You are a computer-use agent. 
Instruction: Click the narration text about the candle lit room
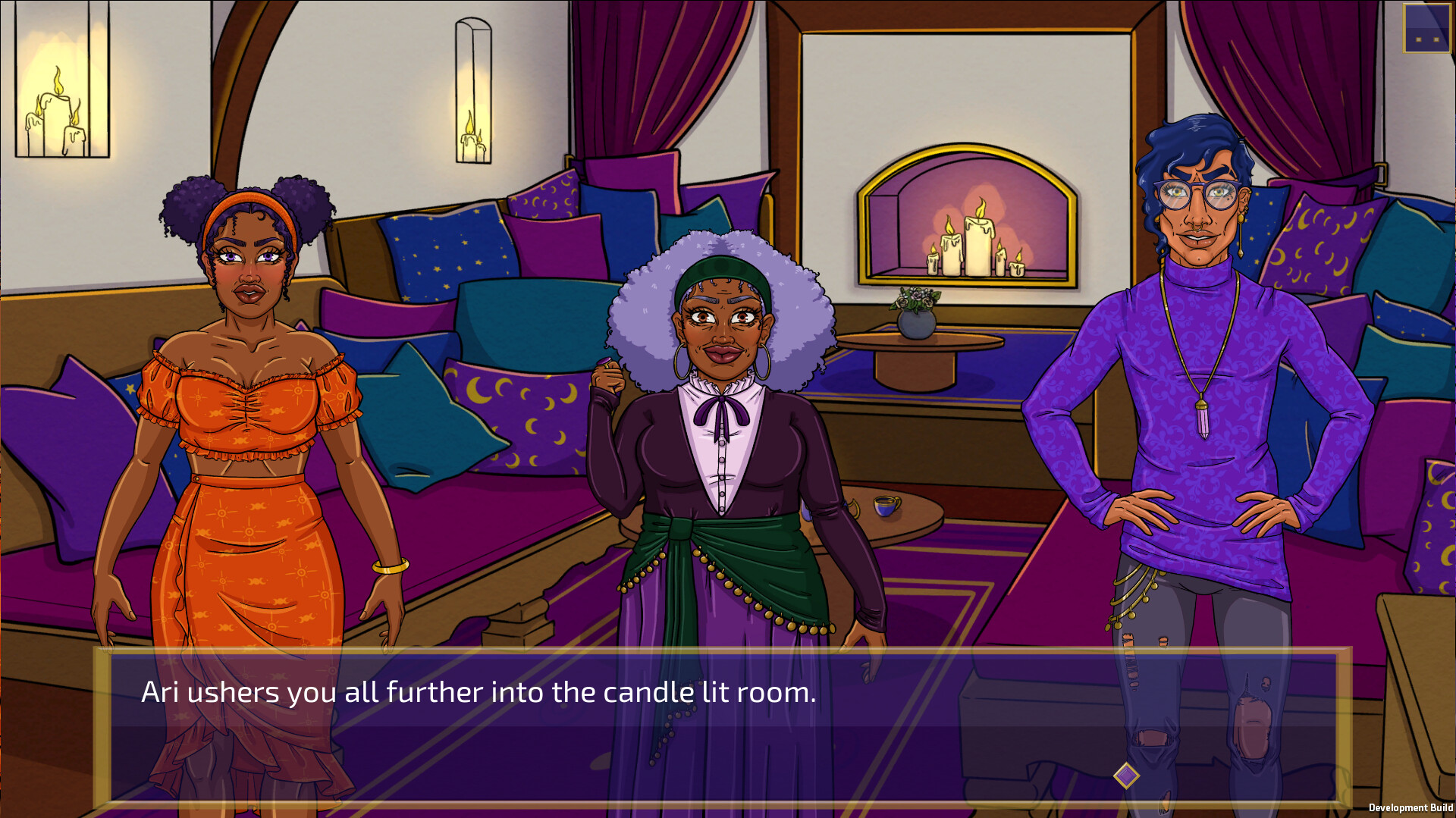(478, 691)
